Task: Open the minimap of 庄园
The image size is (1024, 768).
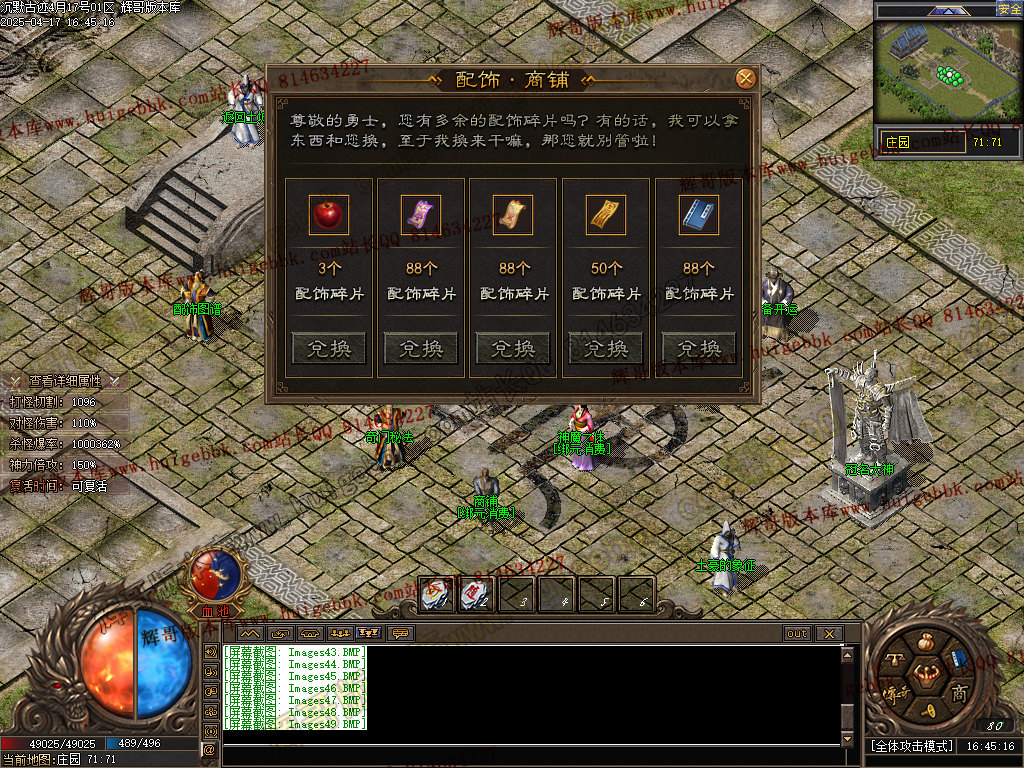Action: click(x=948, y=75)
